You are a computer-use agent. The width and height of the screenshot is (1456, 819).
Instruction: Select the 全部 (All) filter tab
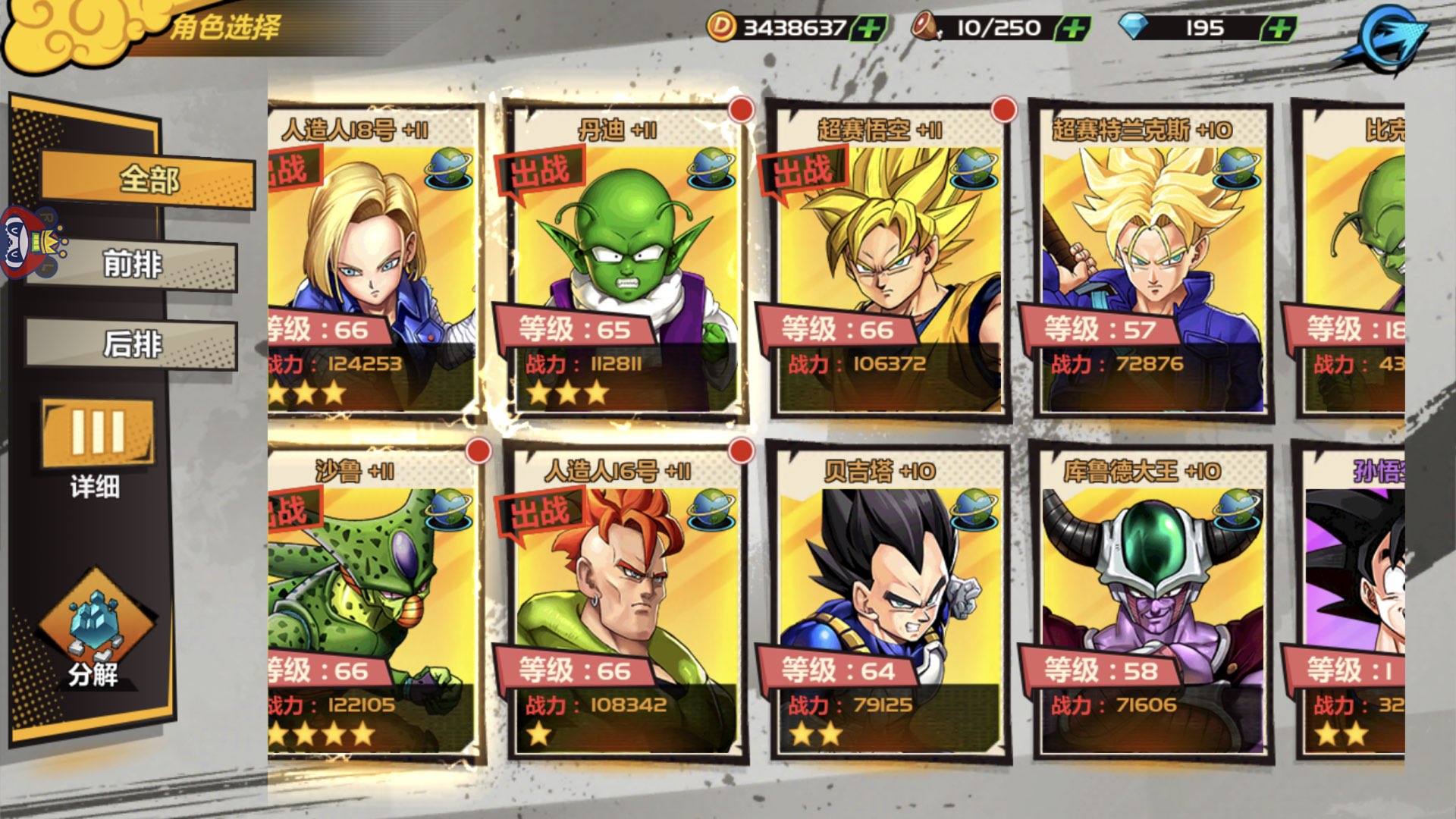pos(148,180)
